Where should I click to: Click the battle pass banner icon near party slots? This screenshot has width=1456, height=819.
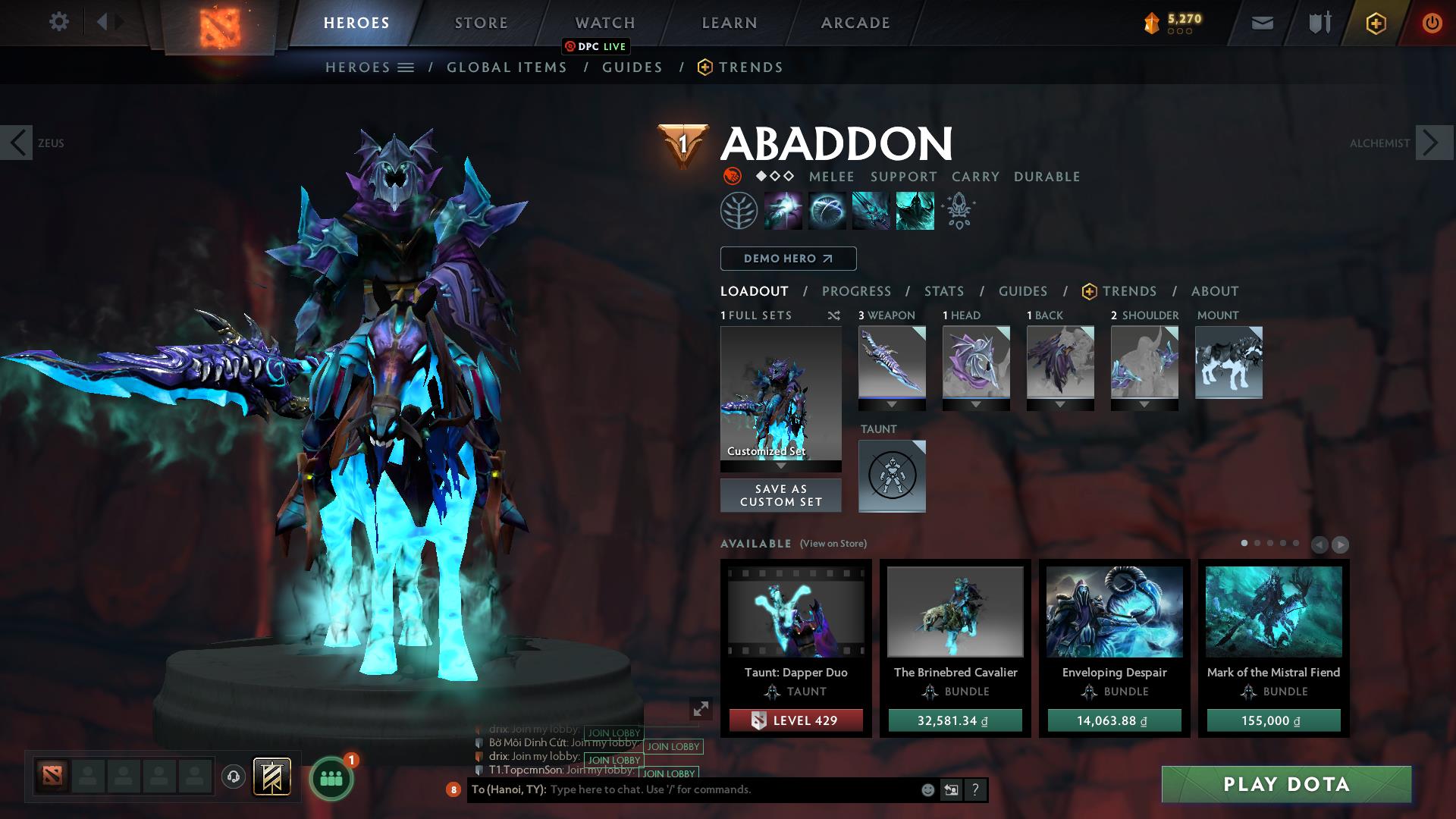(273, 777)
